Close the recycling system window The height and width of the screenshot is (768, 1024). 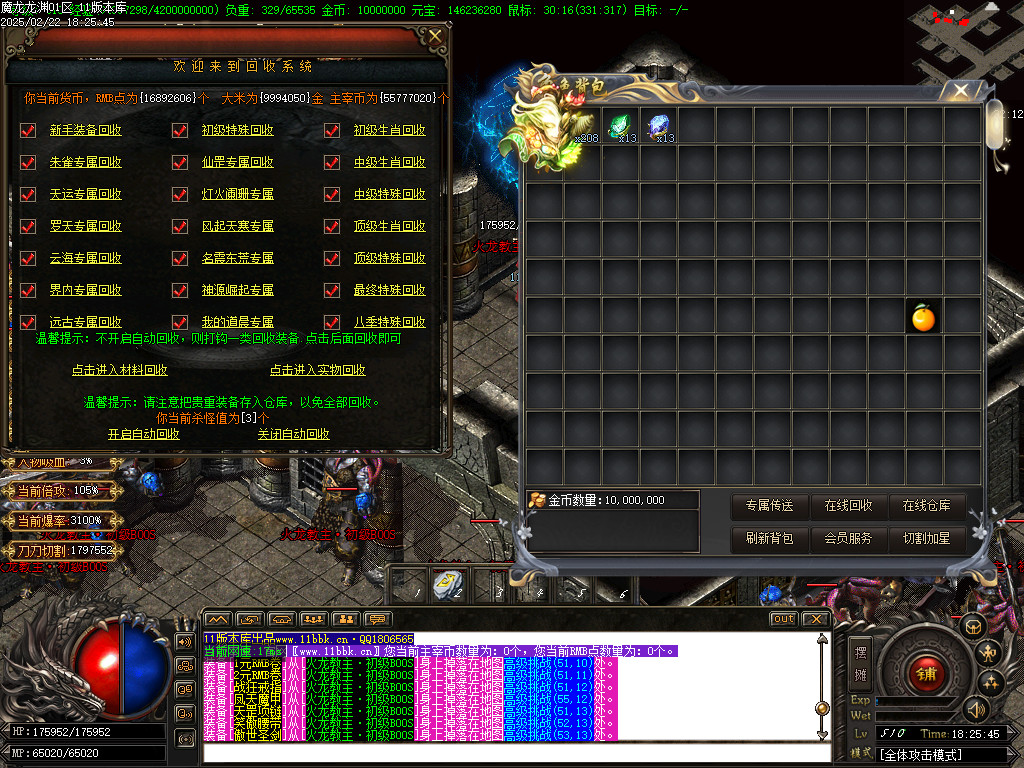(435, 37)
